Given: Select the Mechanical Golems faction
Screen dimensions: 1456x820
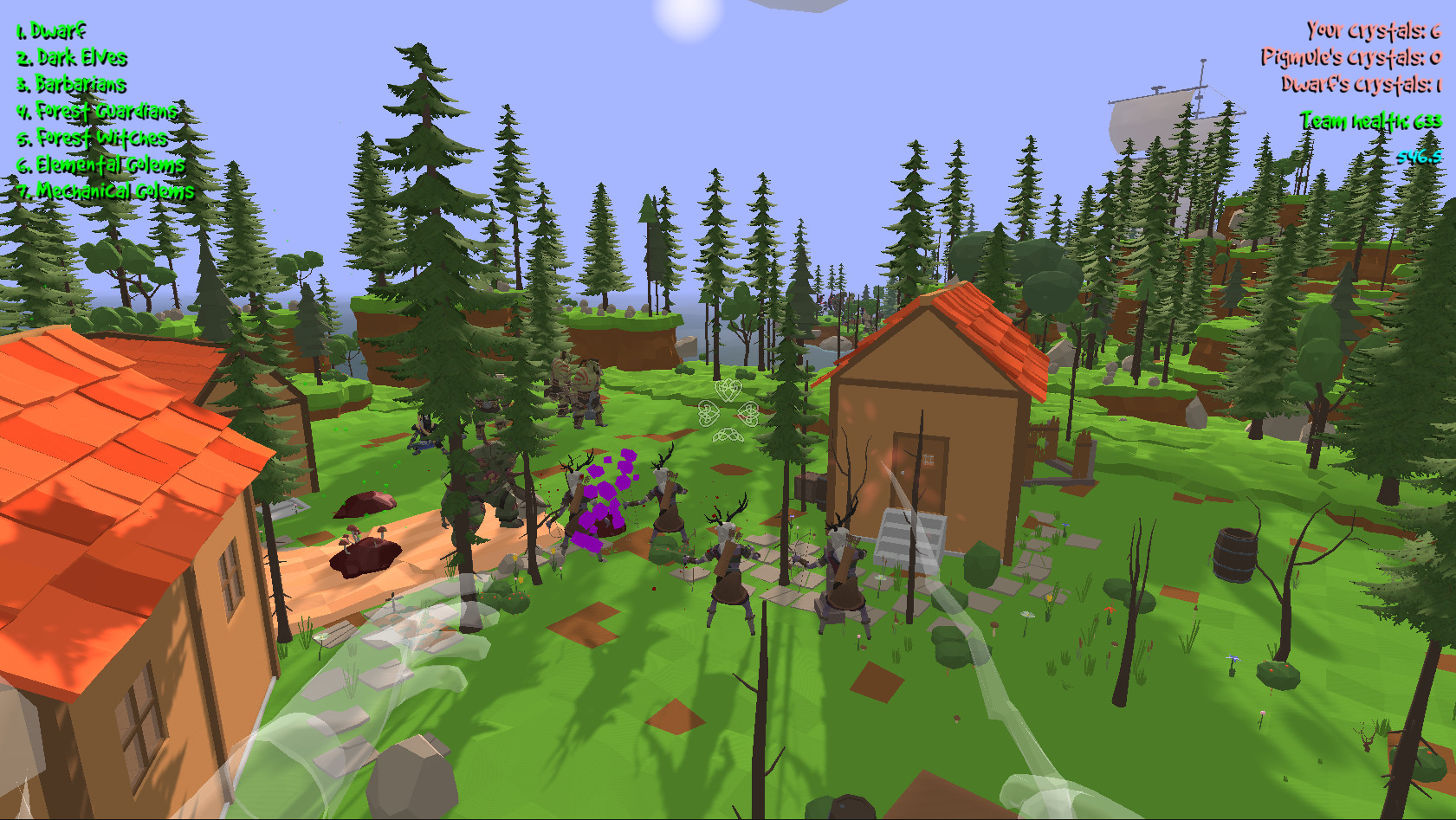Looking at the screenshot, I should pyautogui.click(x=105, y=191).
